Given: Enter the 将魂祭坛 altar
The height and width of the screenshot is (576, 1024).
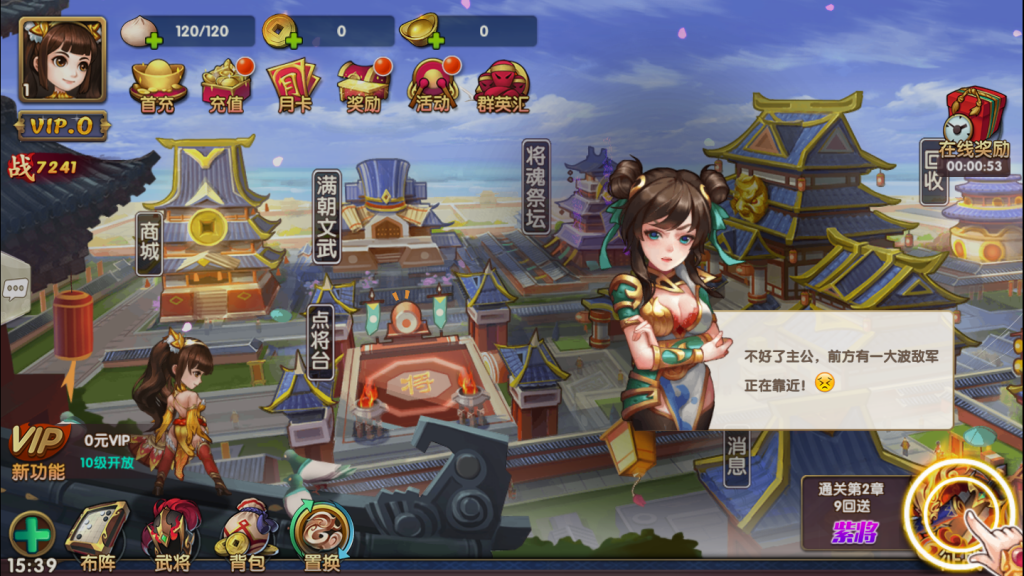Looking at the screenshot, I should tap(536, 186).
